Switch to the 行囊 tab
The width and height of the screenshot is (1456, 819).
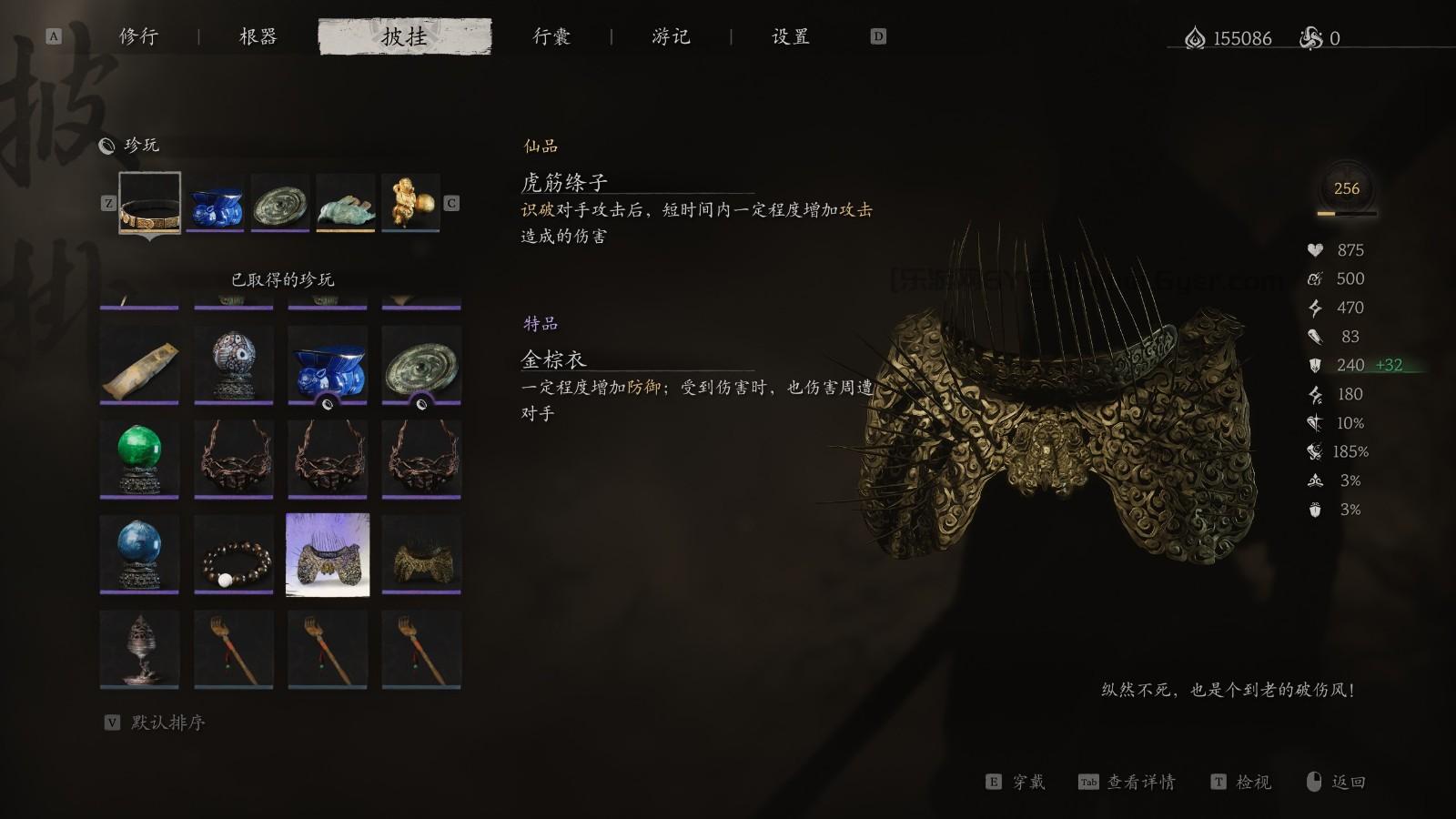tap(551, 37)
